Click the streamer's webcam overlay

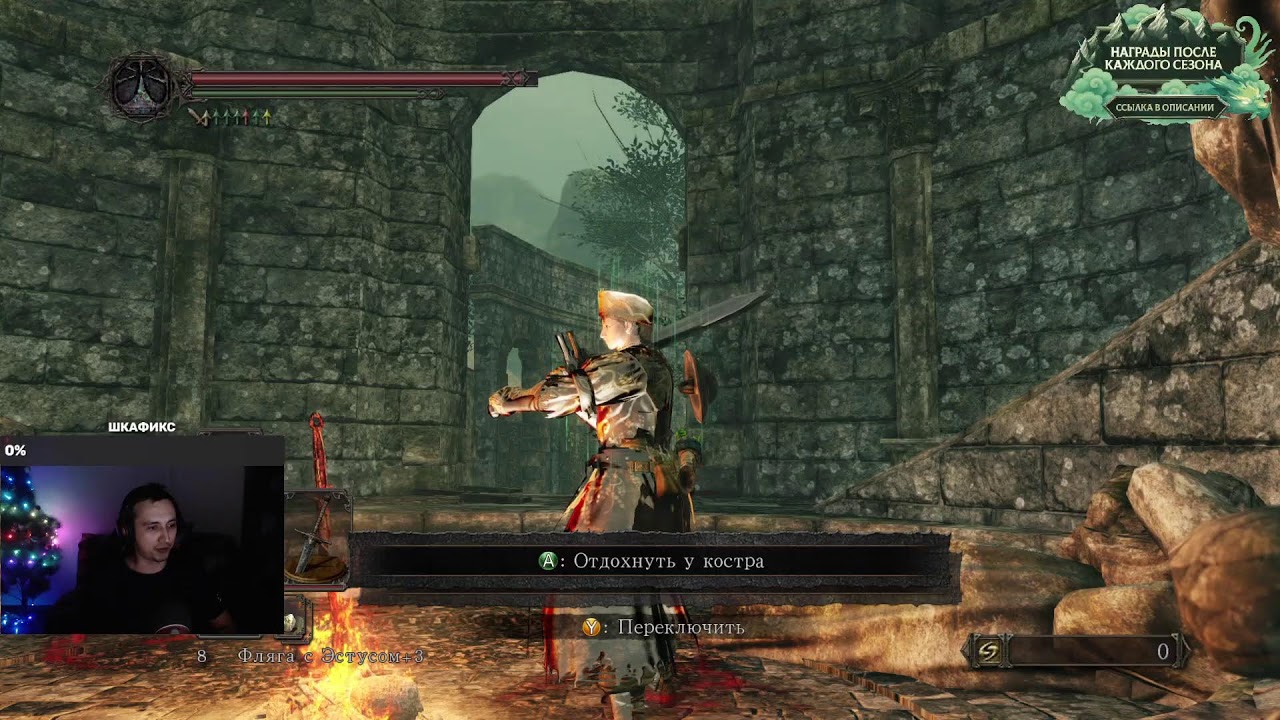pos(142,535)
